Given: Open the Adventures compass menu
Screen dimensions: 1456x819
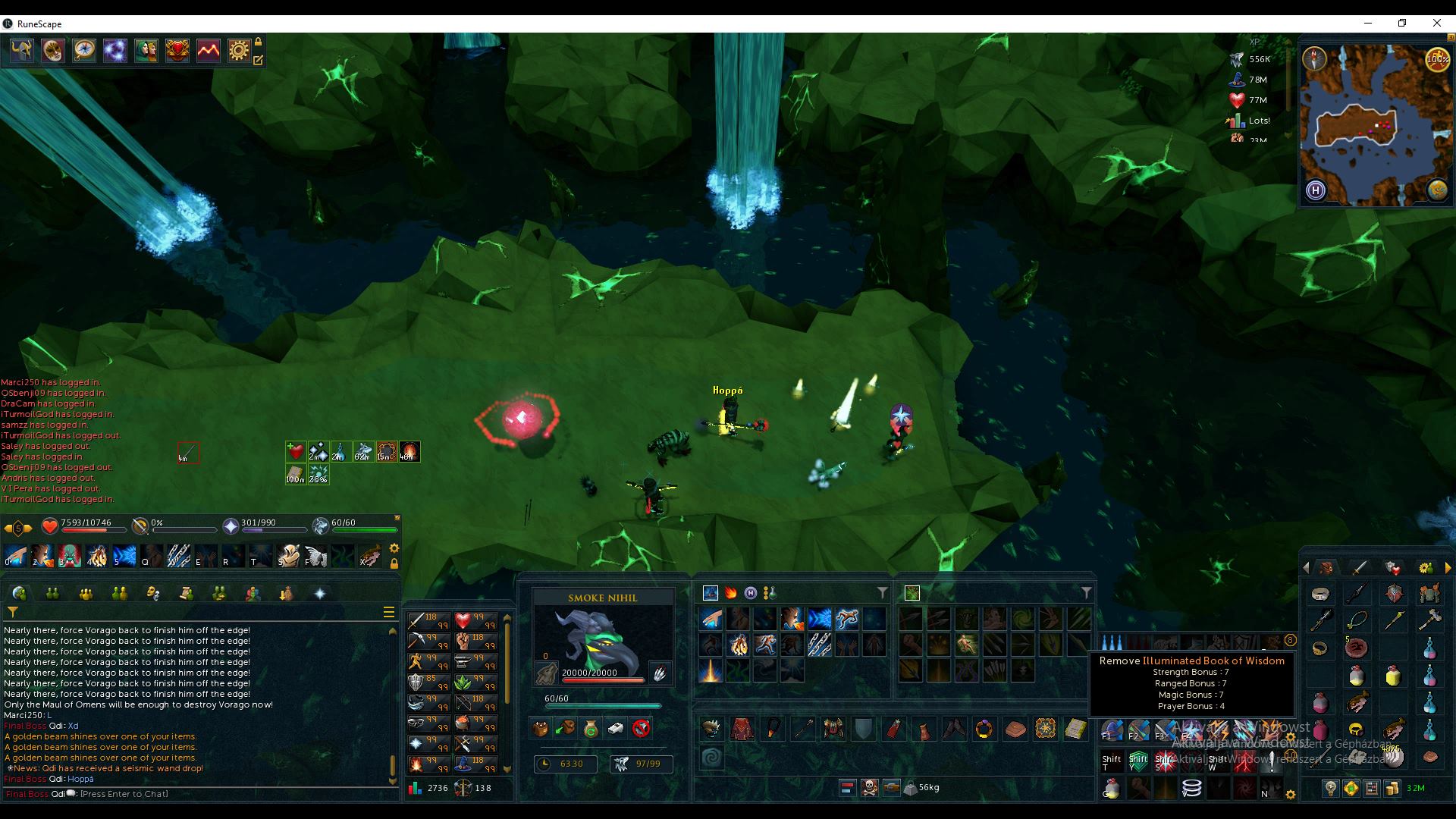Looking at the screenshot, I should tap(83, 51).
